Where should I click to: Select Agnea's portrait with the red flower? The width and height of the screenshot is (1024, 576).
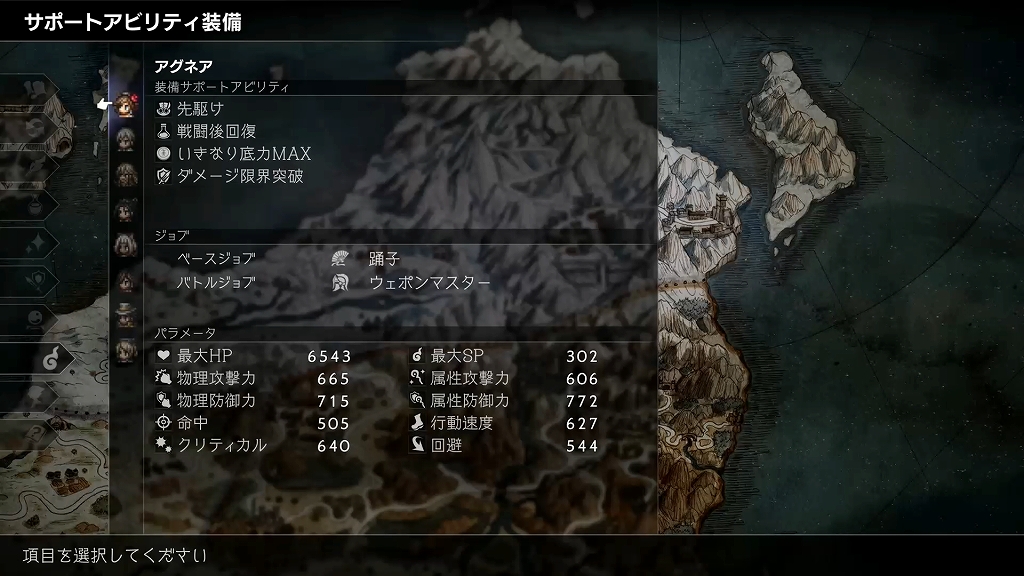[125, 103]
